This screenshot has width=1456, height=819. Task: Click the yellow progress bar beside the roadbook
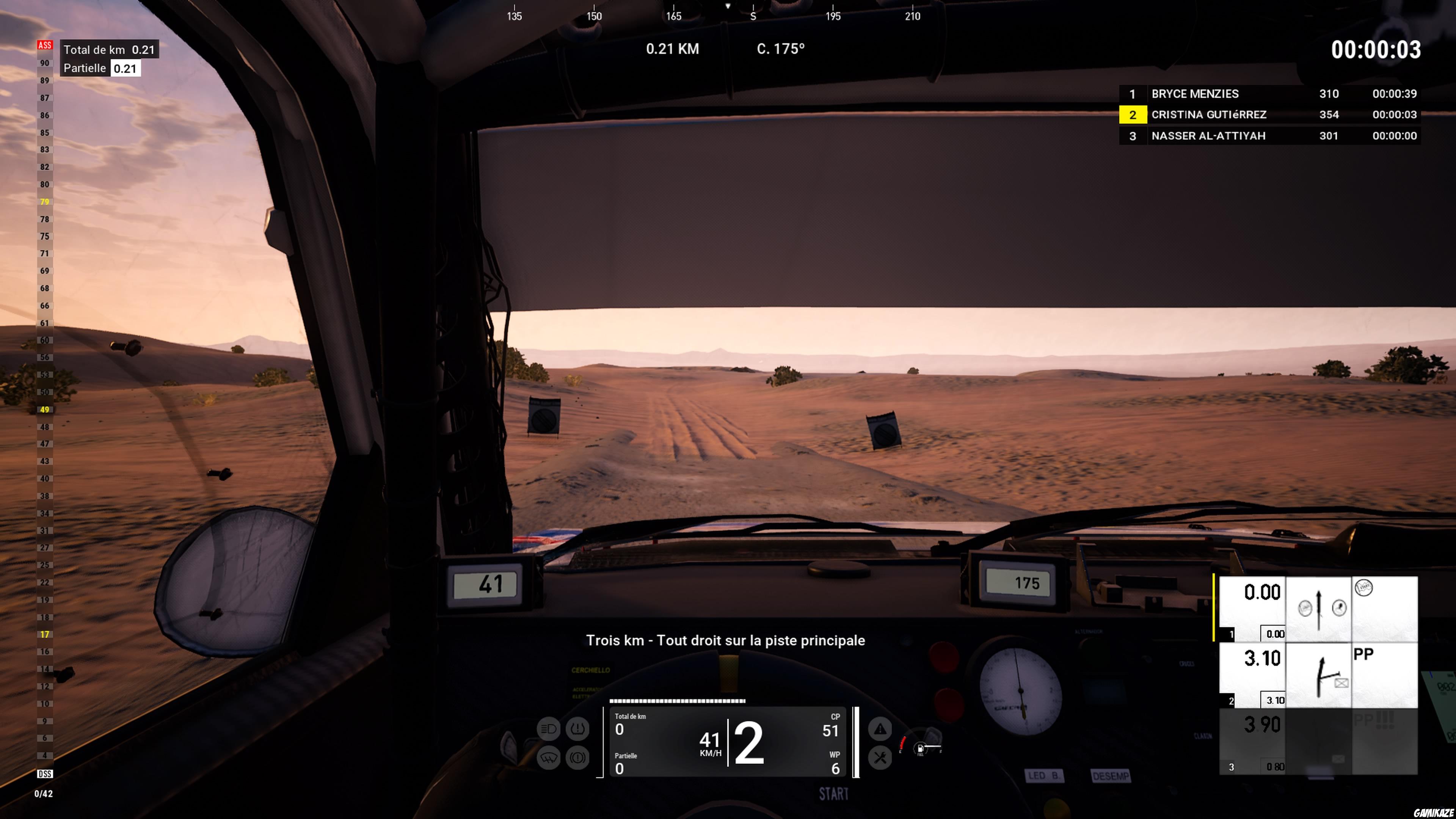[x=1214, y=607]
